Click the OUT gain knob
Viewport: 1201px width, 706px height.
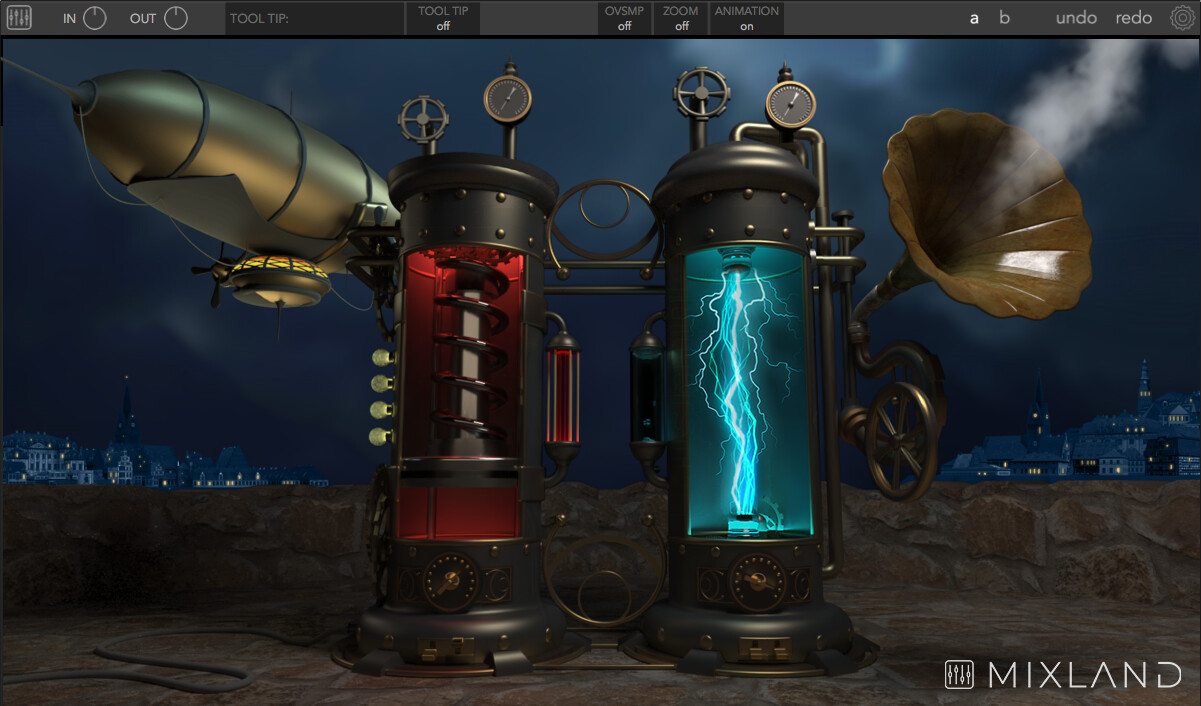tap(176, 18)
